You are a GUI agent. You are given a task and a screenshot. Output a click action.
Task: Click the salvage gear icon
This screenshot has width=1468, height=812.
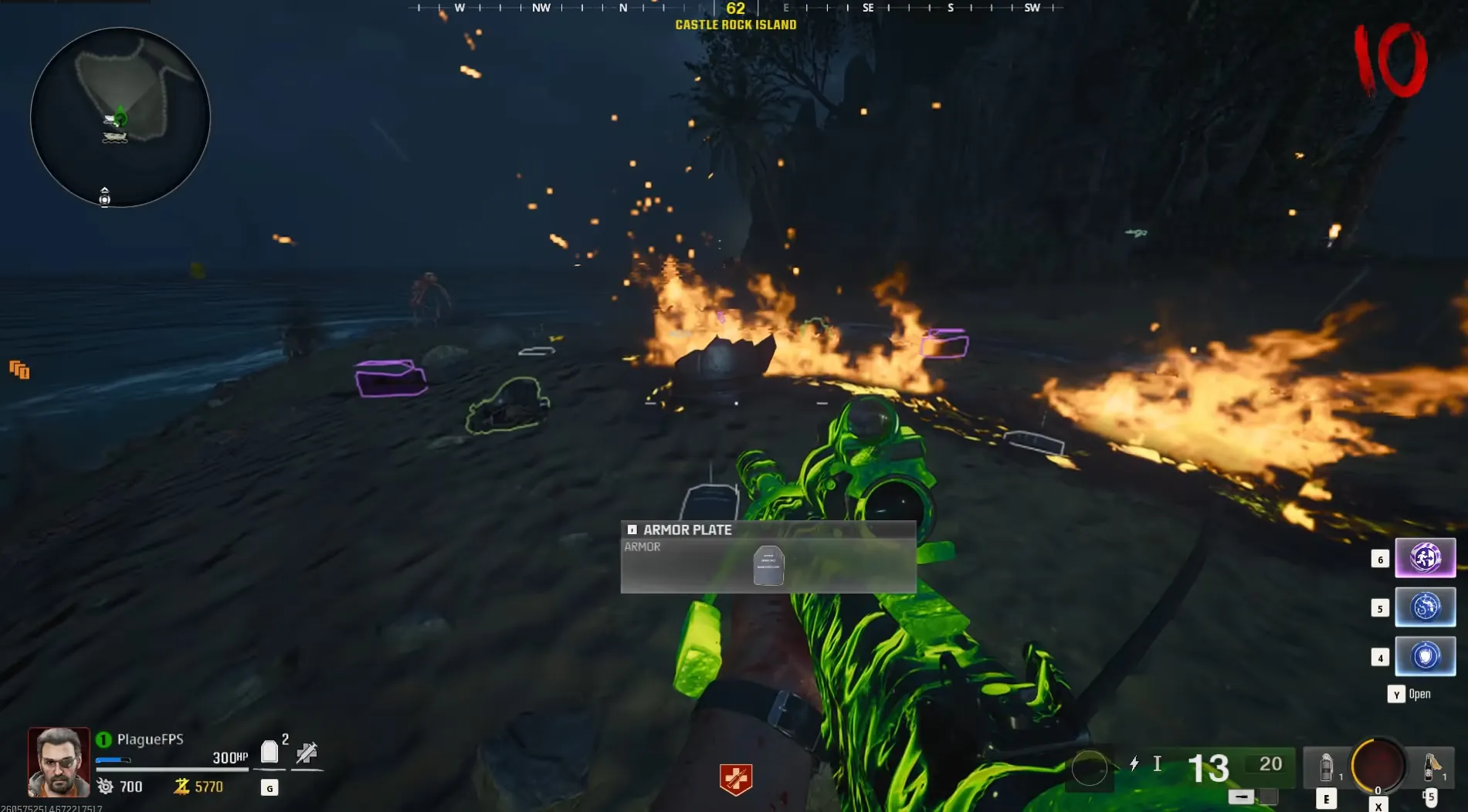(106, 787)
